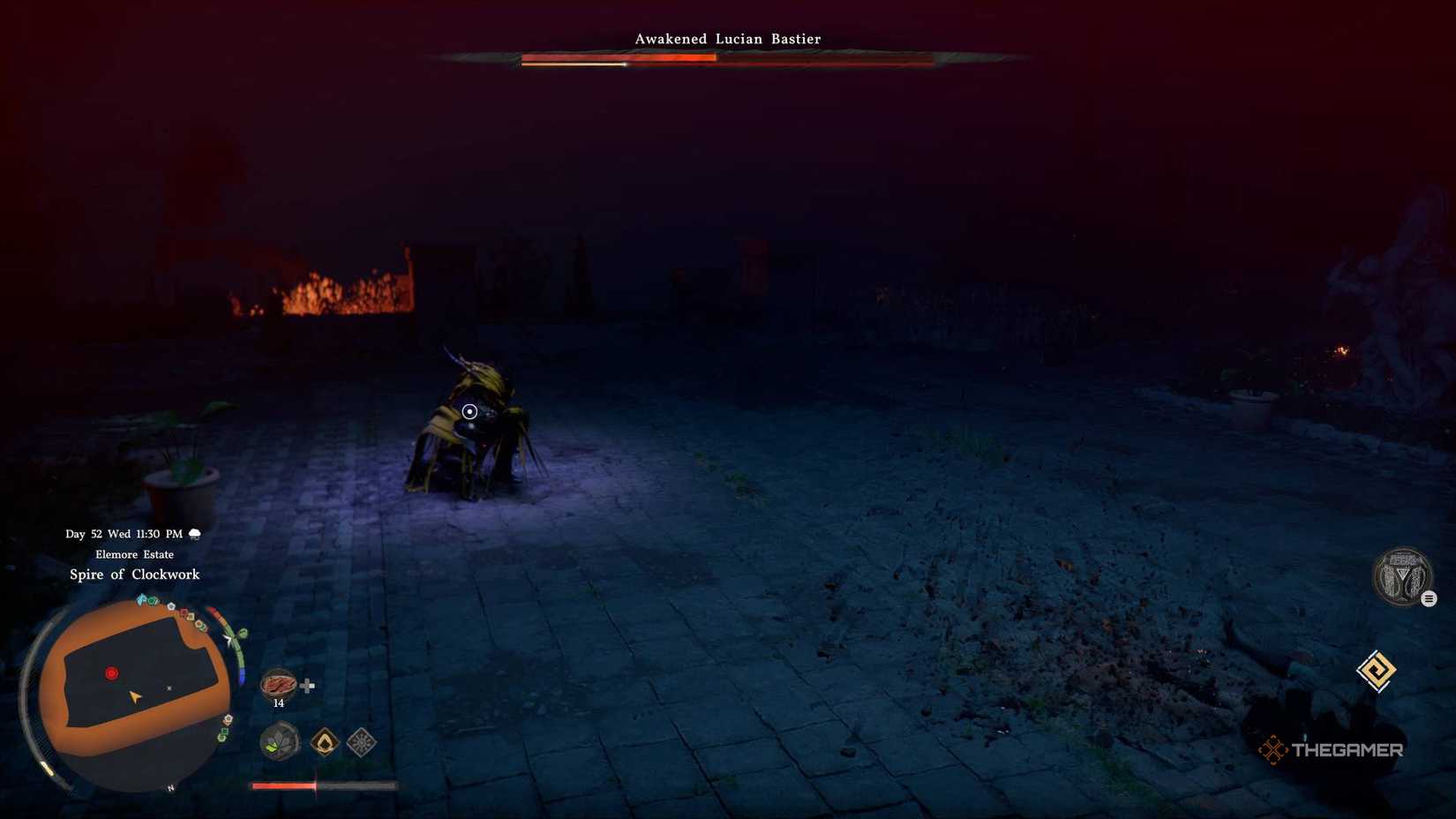
Task: Activate the green leaf ability icon
Action: coord(278,742)
